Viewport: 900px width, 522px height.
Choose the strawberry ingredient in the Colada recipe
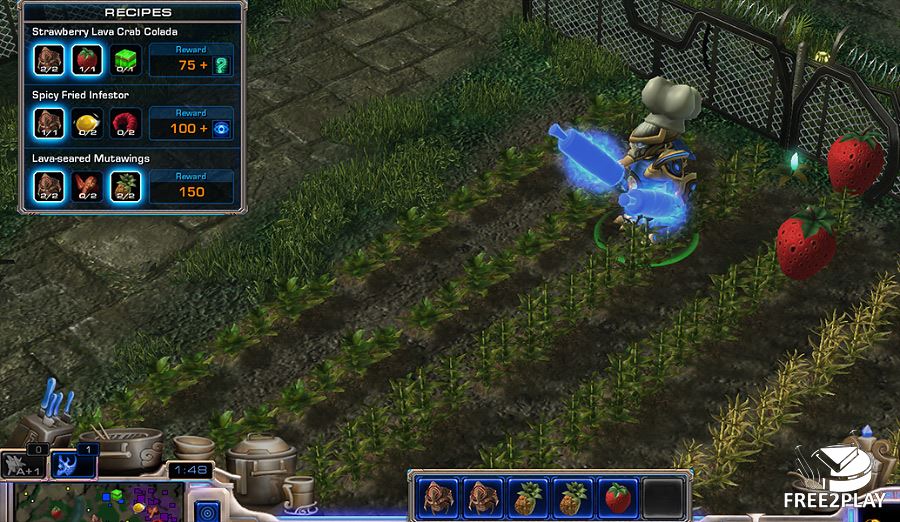[88, 60]
